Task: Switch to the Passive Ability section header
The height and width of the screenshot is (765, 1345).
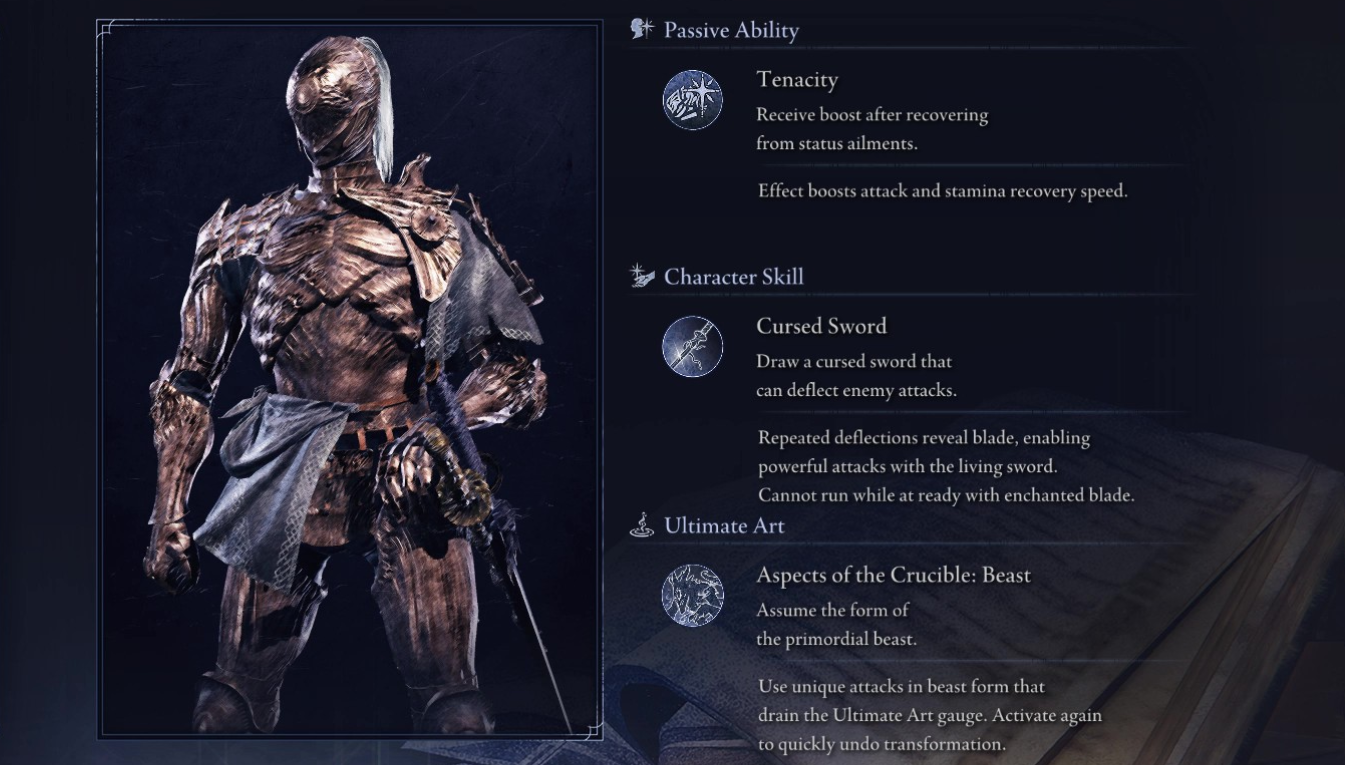Action: [x=729, y=30]
